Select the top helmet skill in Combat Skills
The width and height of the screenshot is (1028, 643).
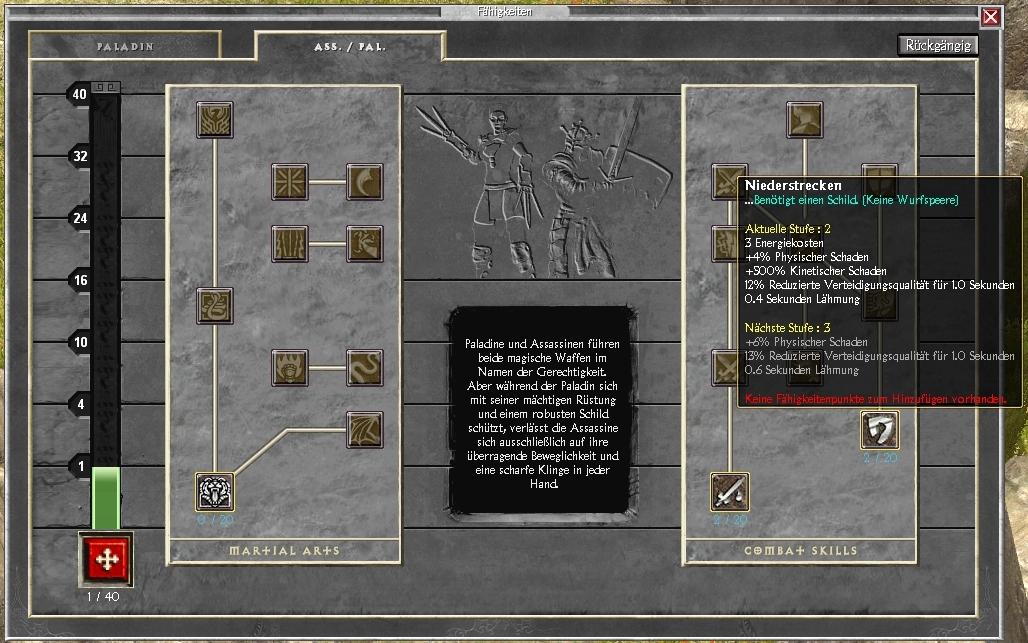[804, 120]
